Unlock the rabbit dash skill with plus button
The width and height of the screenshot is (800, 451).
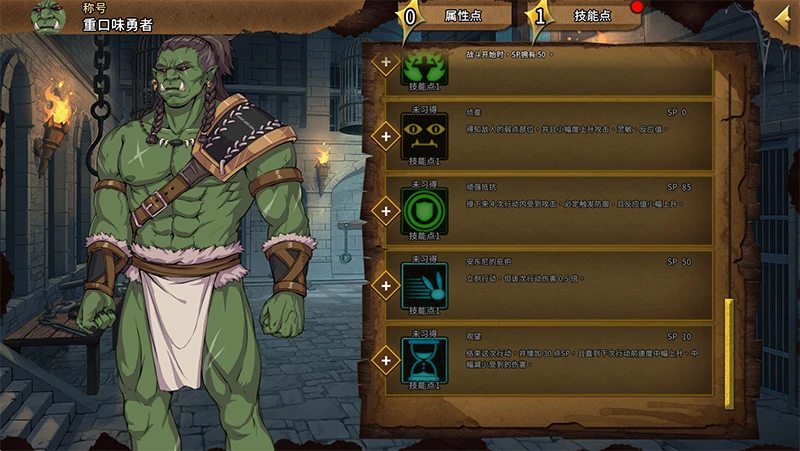(x=384, y=285)
